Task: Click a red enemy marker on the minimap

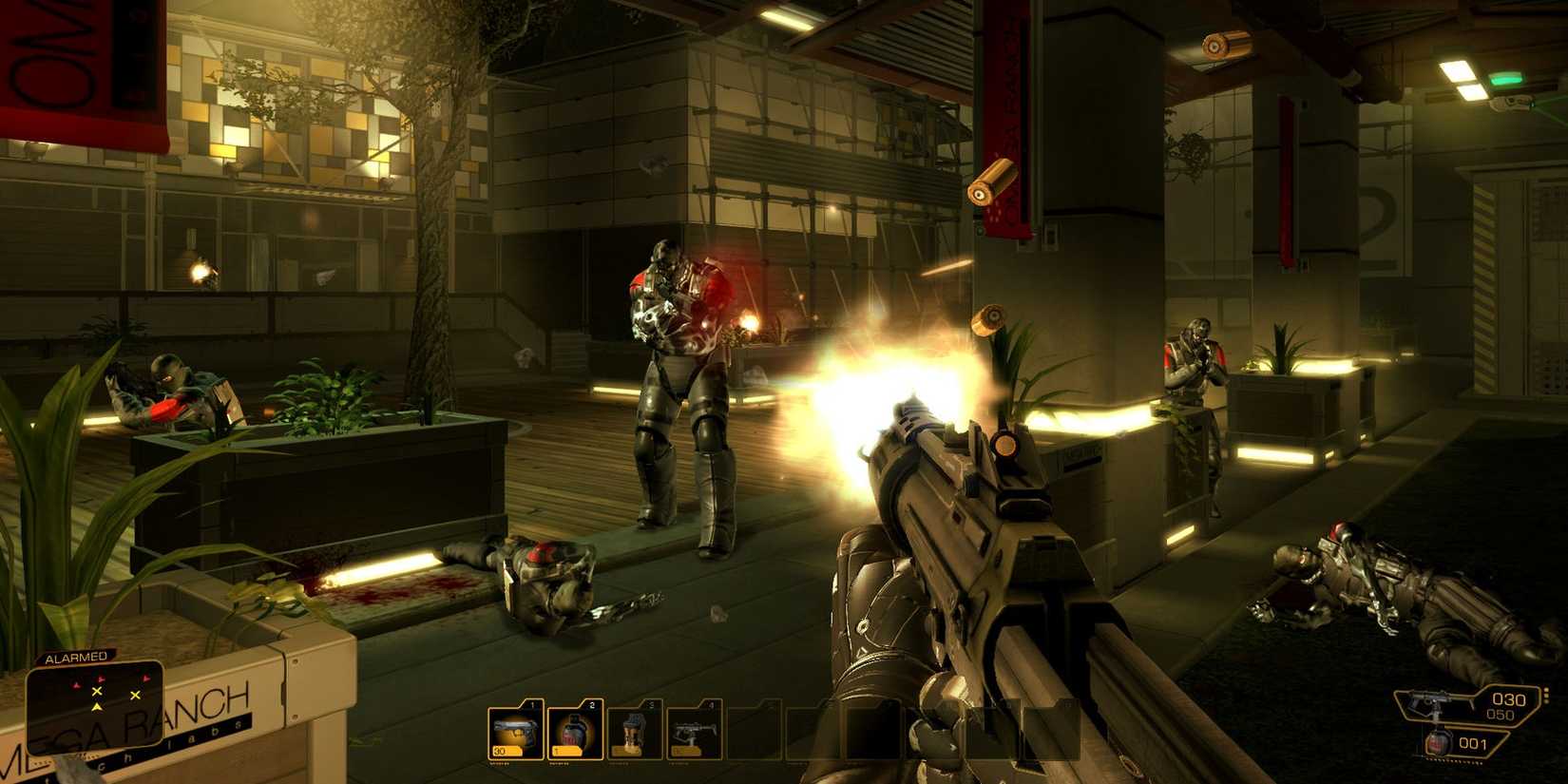Action: [x=101, y=679]
